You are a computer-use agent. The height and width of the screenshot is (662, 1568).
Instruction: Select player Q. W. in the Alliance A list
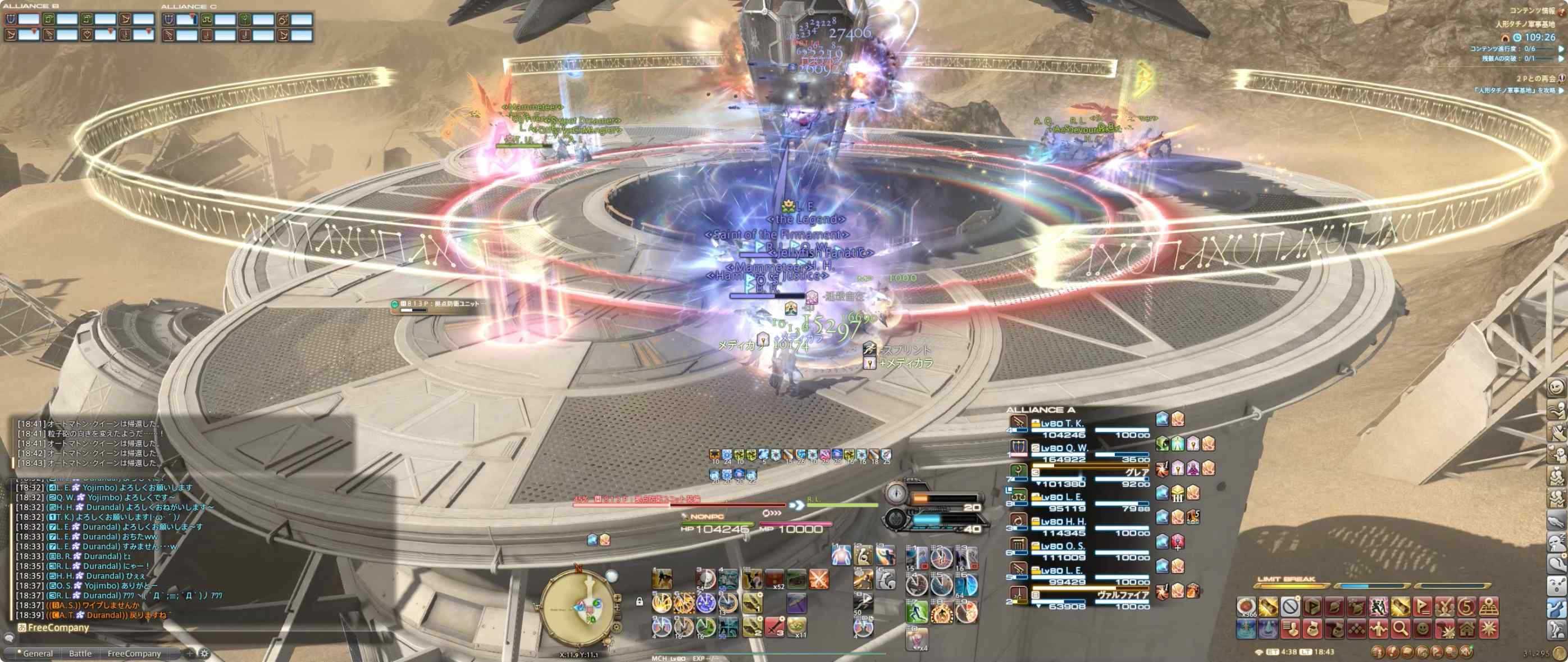click(x=1064, y=448)
